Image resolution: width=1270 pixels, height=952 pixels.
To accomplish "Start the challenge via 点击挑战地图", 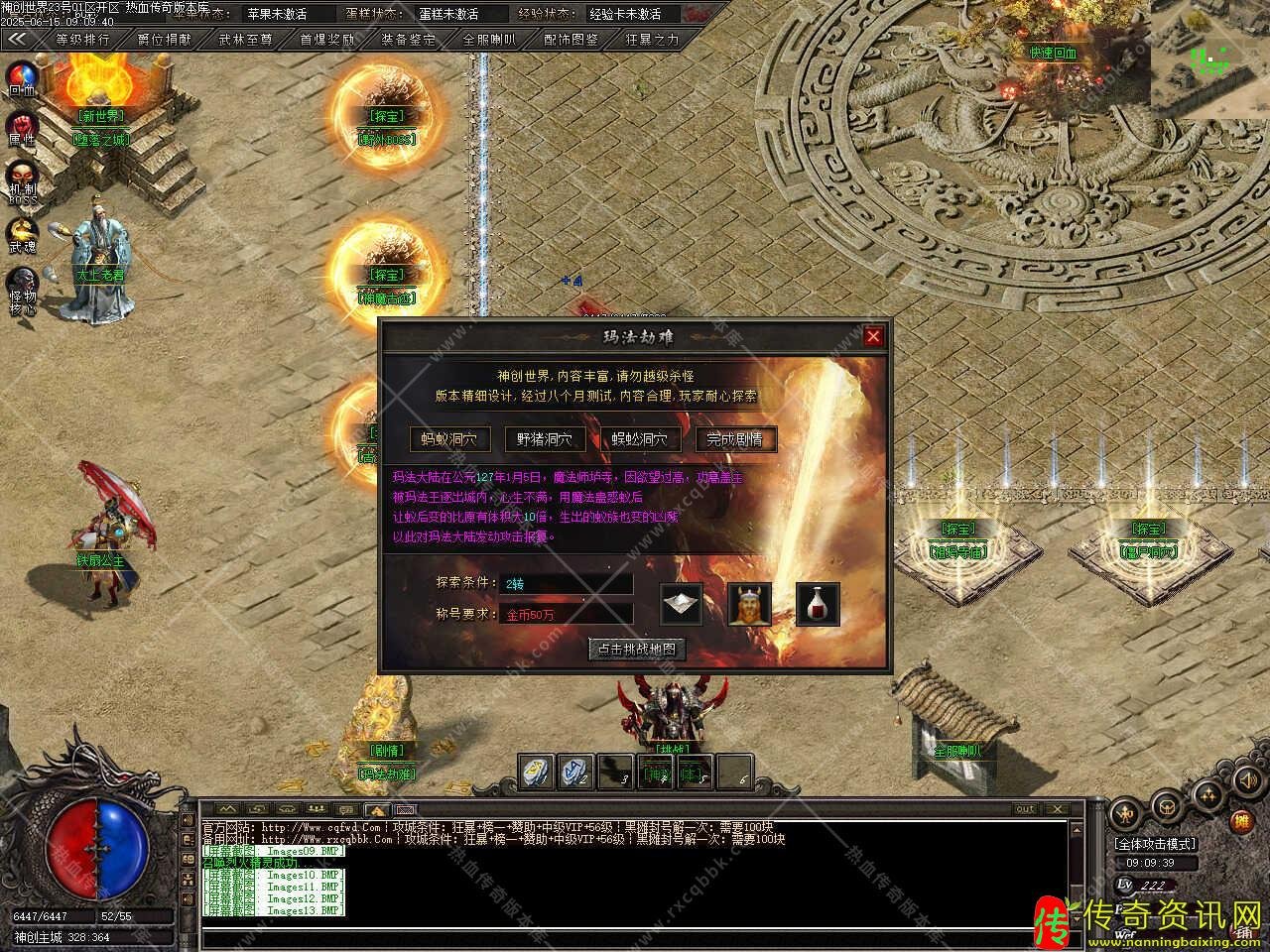I will [x=636, y=650].
